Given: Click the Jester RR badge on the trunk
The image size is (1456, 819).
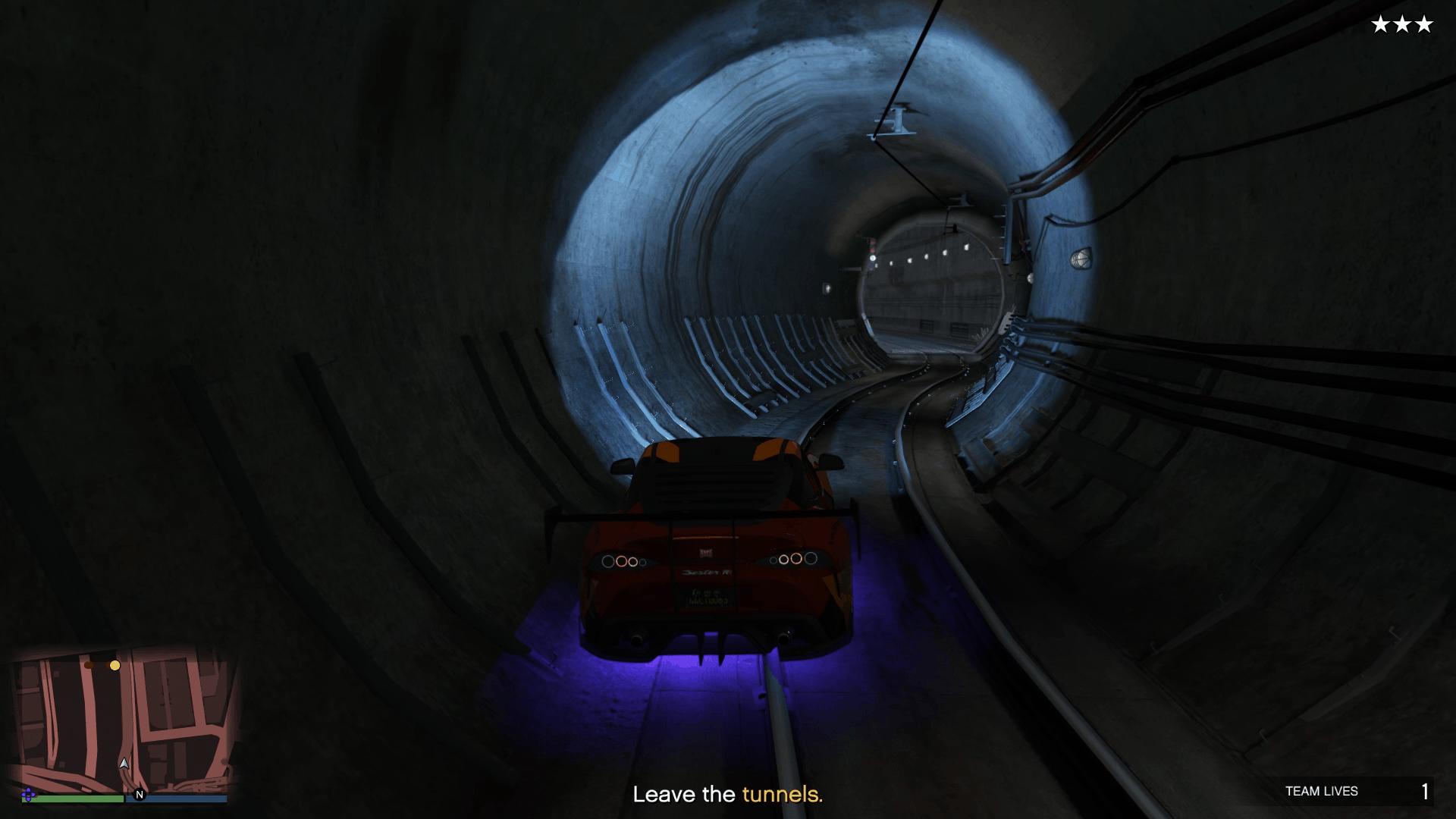Looking at the screenshot, I should [708, 573].
